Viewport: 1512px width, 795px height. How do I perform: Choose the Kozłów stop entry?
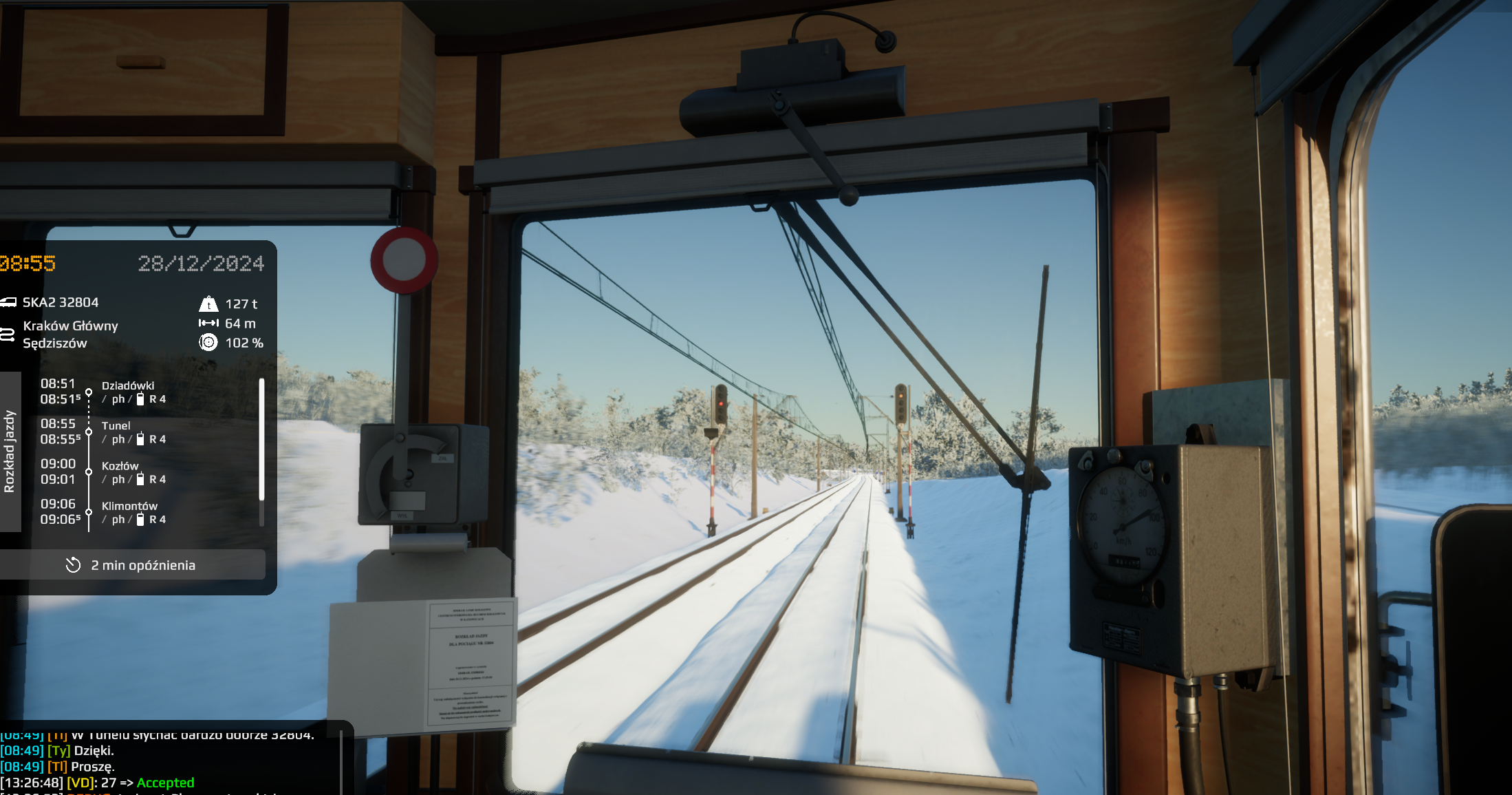(120, 472)
